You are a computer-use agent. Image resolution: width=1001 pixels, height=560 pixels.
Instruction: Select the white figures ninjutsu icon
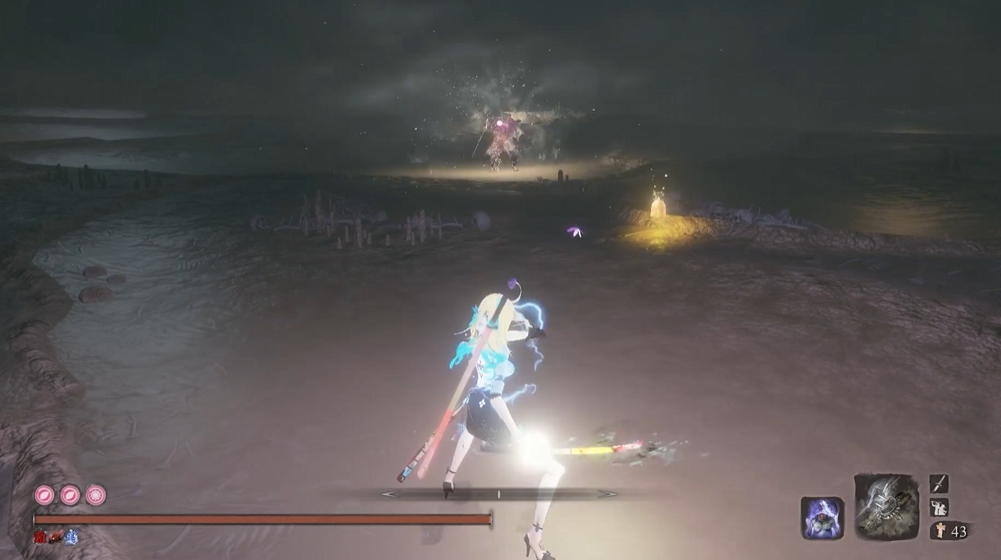(x=938, y=507)
